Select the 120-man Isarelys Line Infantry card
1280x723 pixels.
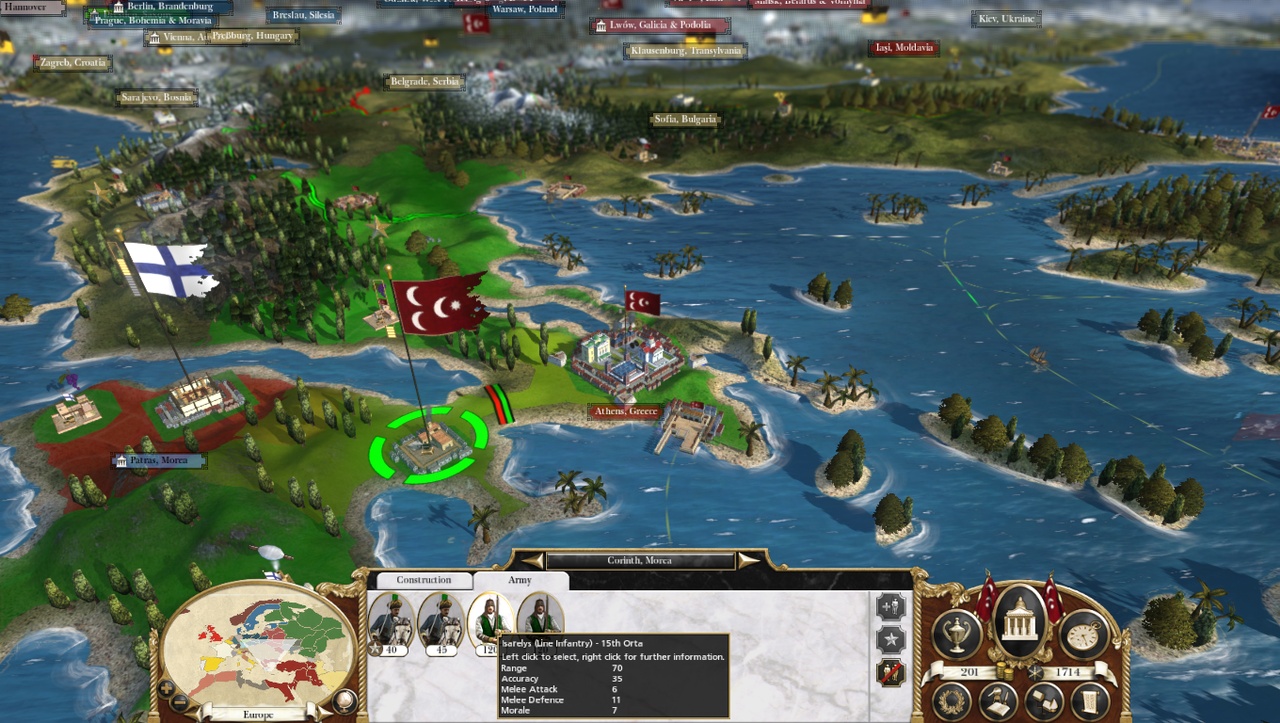coord(489,620)
